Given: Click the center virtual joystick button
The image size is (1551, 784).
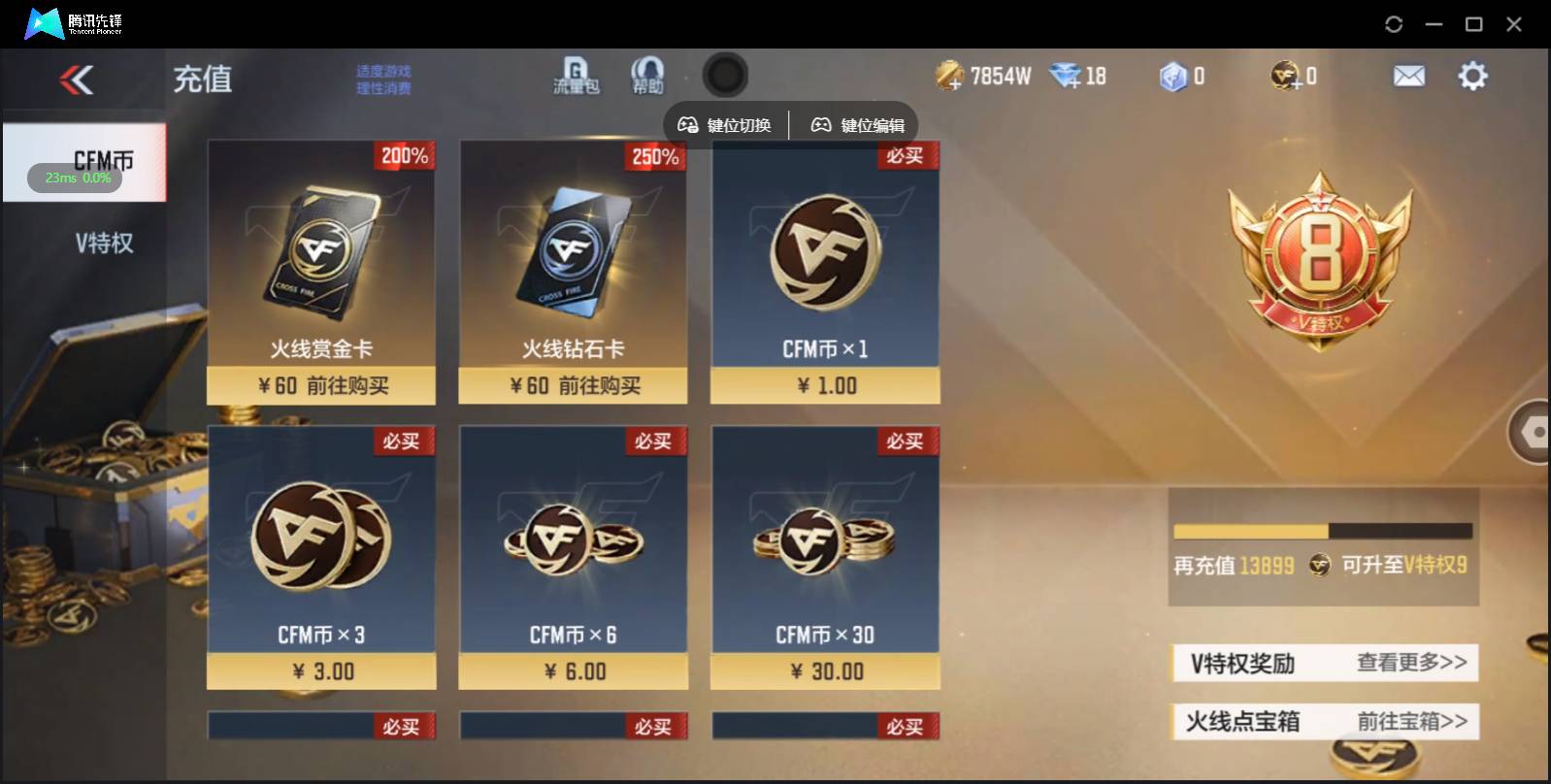Looking at the screenshot, I should (725, 75).
